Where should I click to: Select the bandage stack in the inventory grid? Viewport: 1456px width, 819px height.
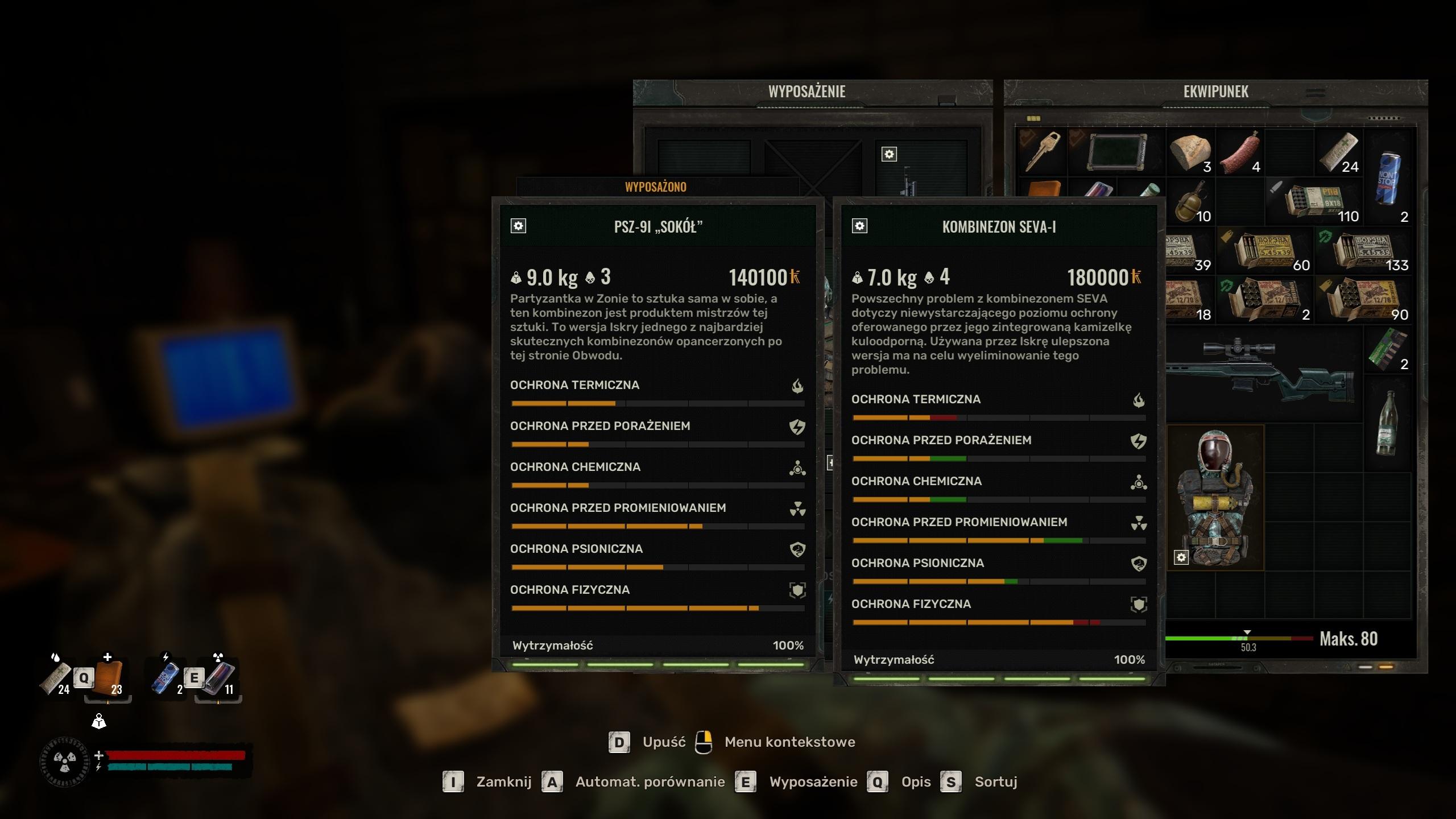[1338, 152]
